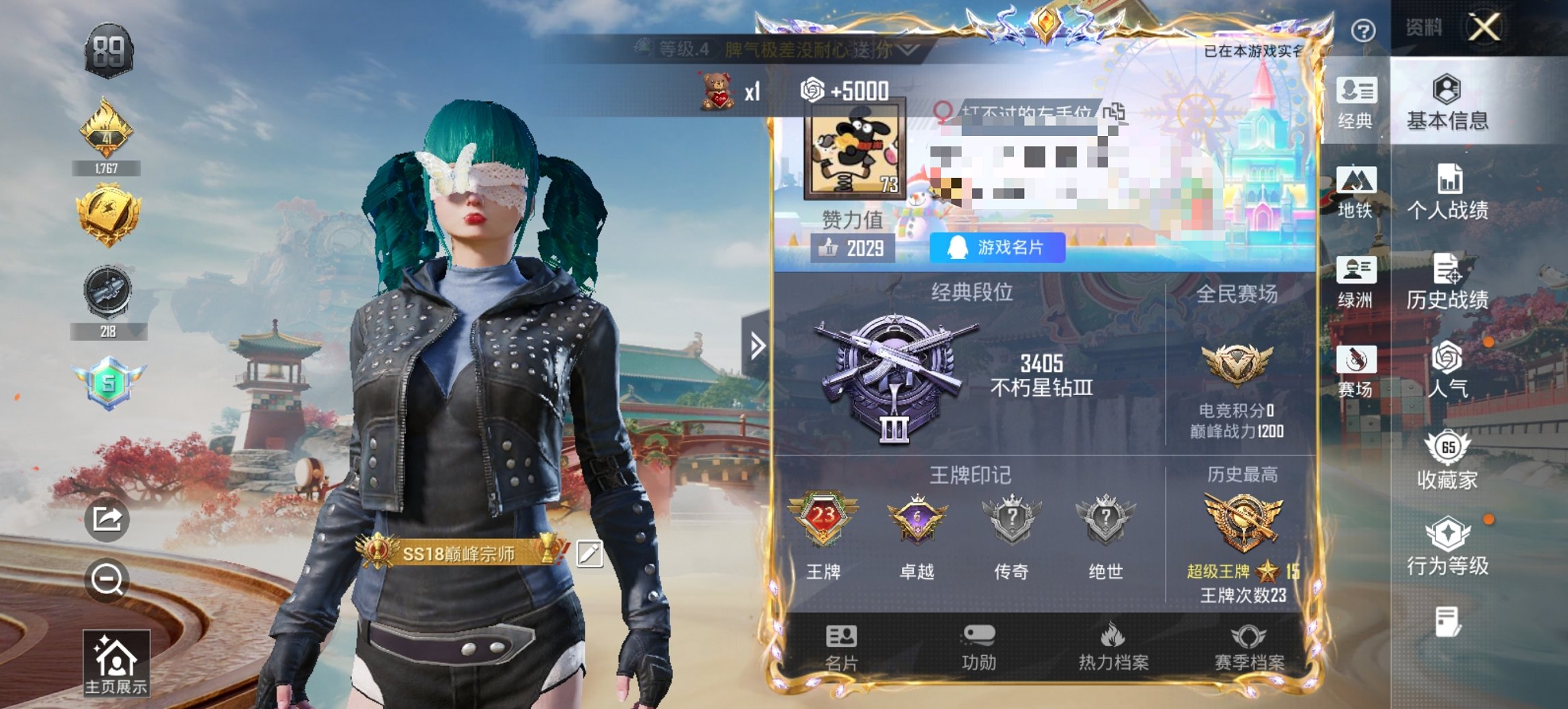Viewport: 1568px width, 709px height.
Task: Click the player avatar thumbnail
Action: 855,152
